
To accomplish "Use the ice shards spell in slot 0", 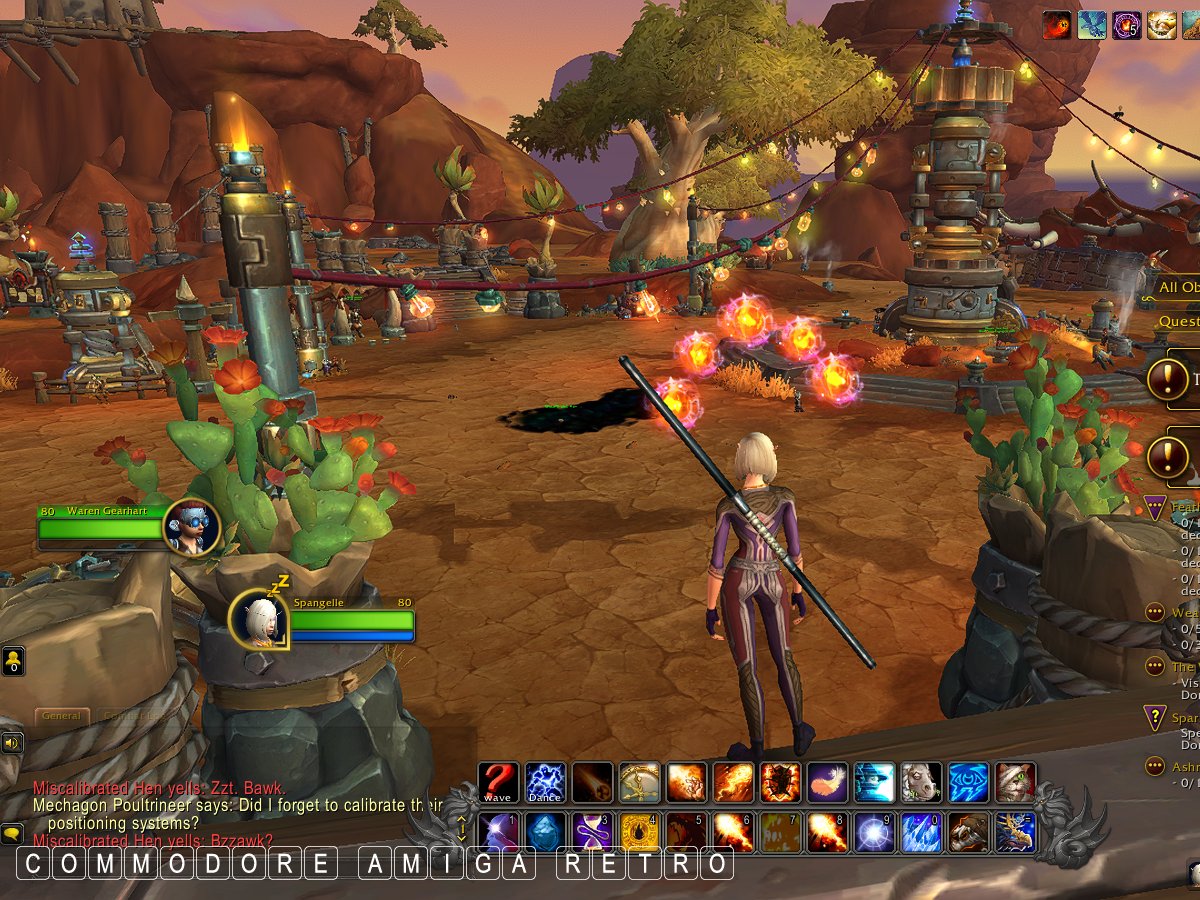I will 921,831.
